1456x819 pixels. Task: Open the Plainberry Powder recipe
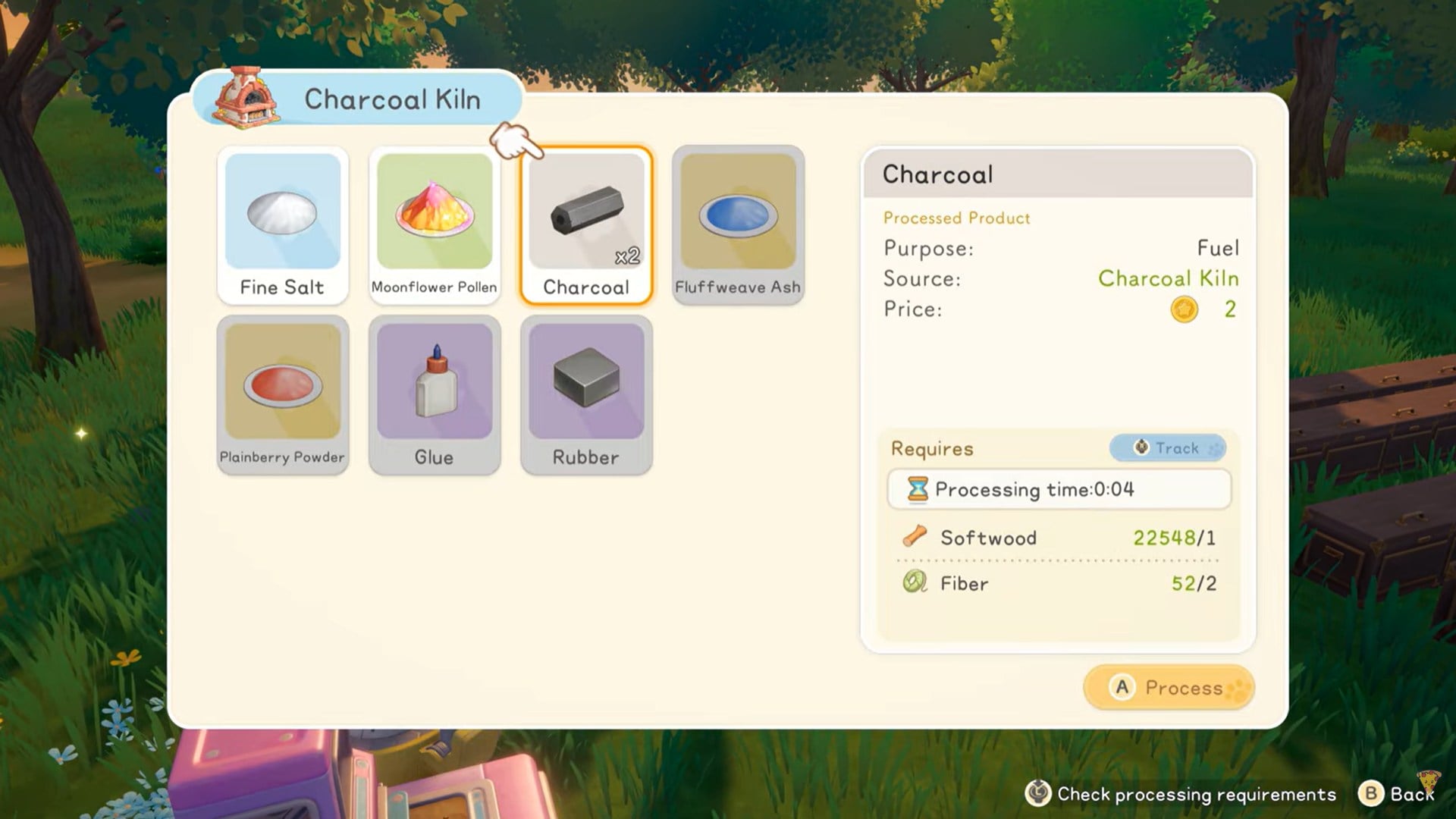click(282, 395)
